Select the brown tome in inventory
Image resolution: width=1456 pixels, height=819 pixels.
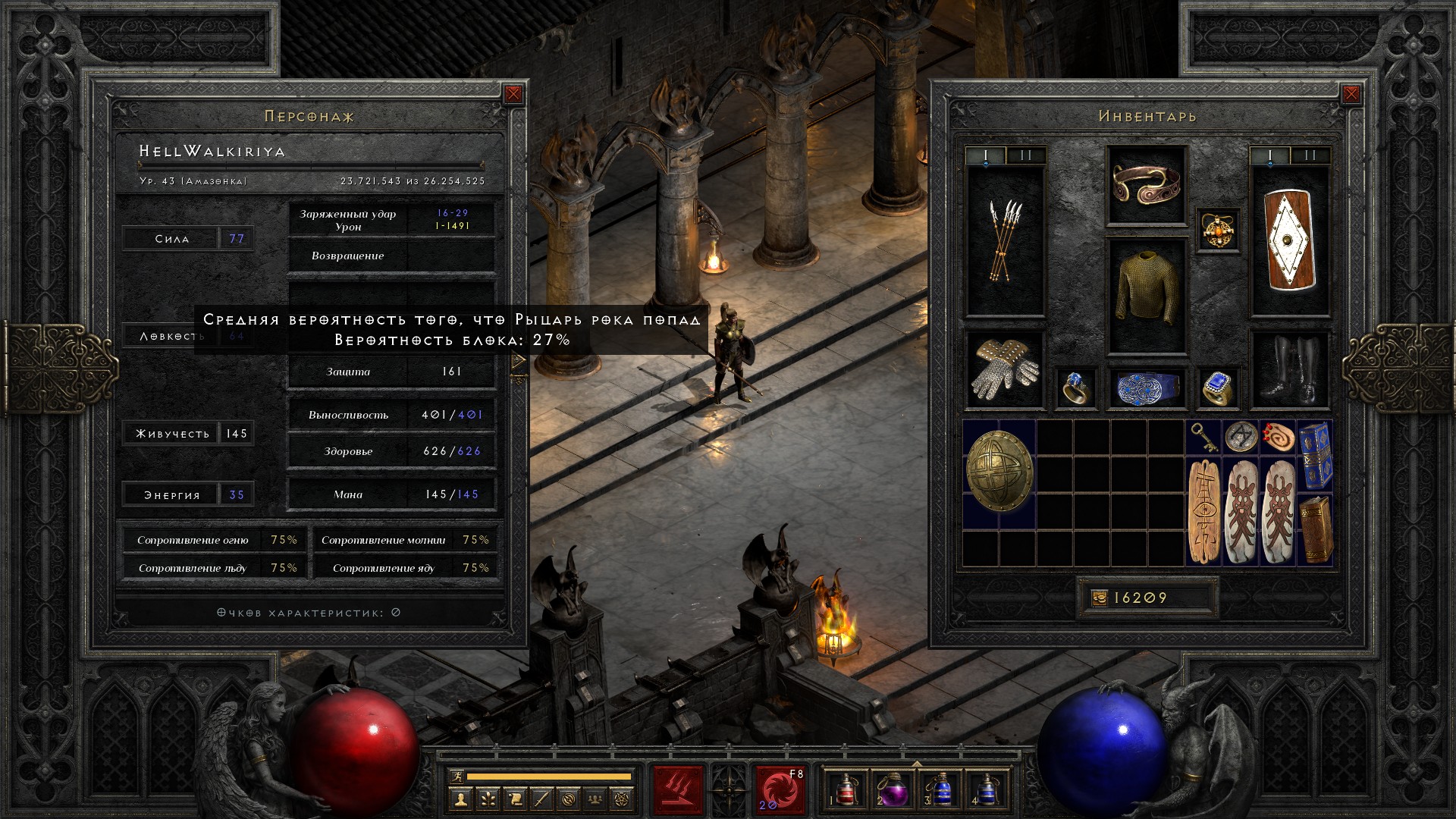click(x=1315, y=528)
